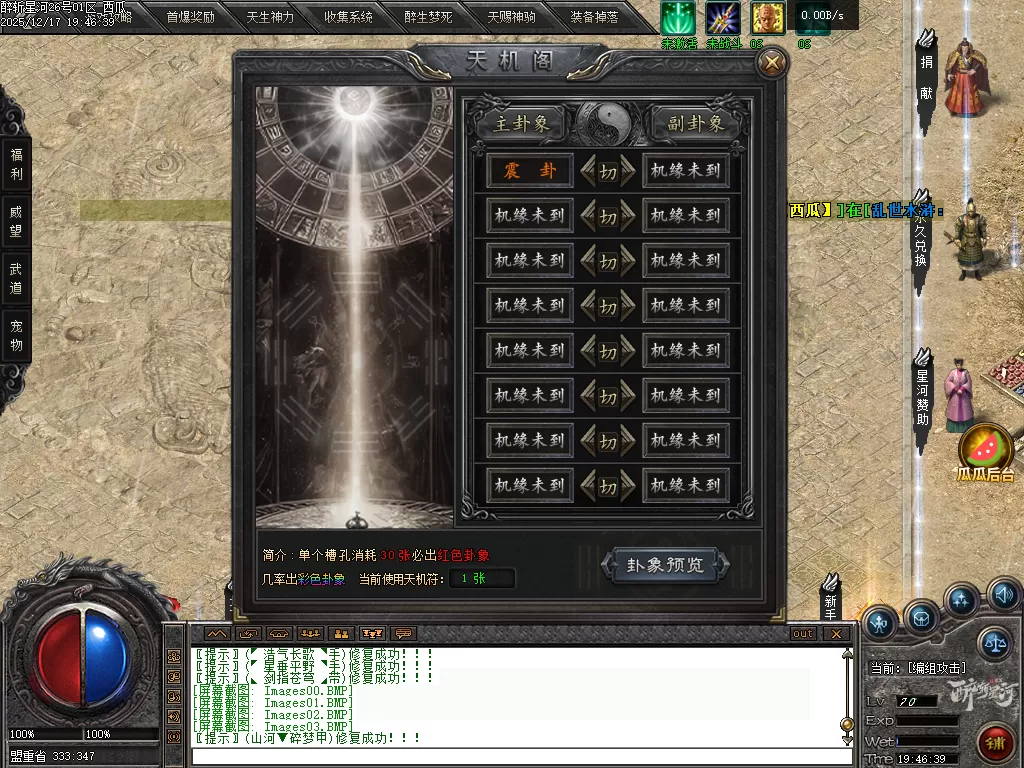Open the 醉生梦死 menu
1024x768 pixels.
tap(428, 16)
